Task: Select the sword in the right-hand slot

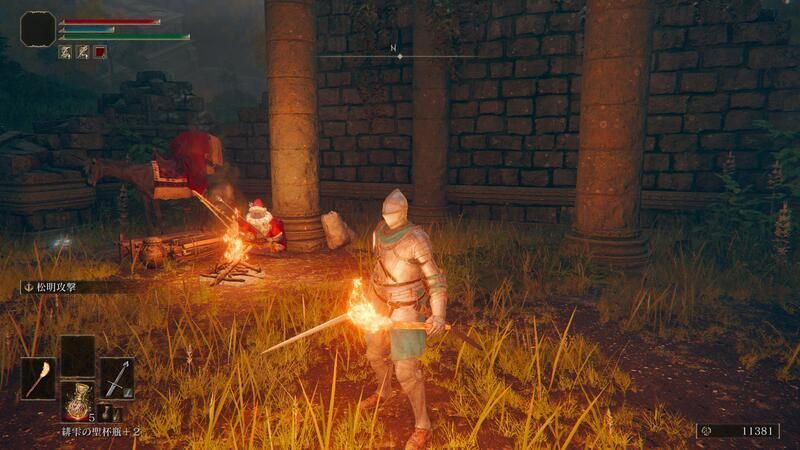Action: click(x=116, y=379)
